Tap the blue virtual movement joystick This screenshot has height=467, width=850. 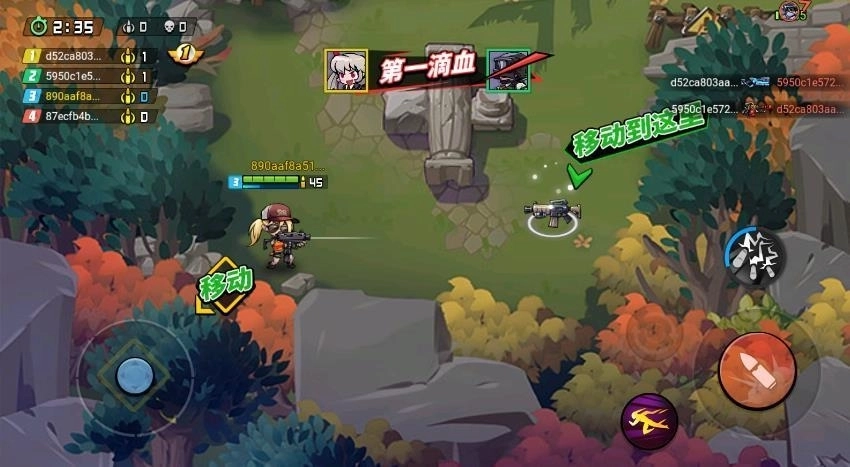135,376
